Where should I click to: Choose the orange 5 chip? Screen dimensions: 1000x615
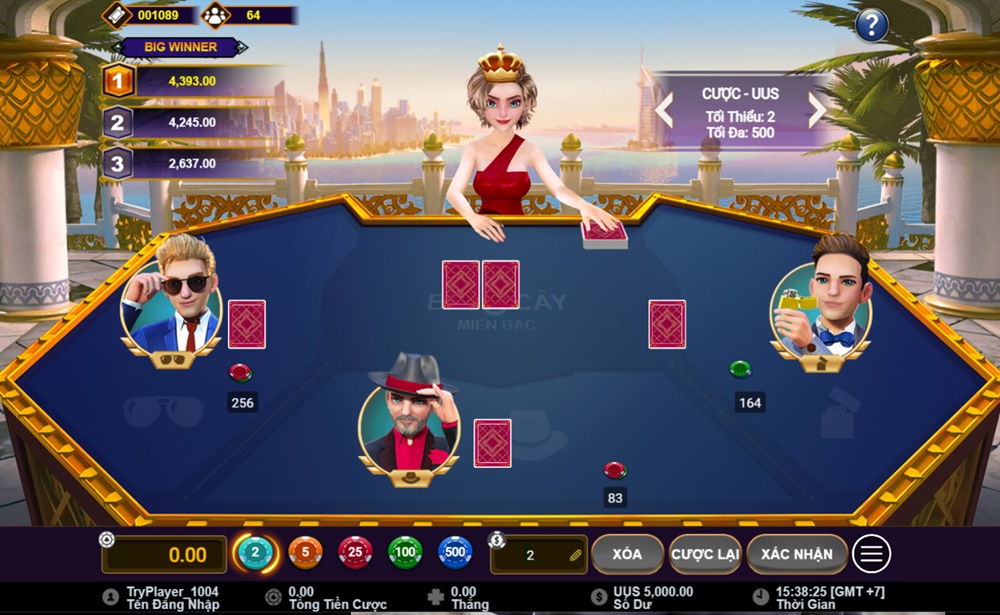coord(305,553)
